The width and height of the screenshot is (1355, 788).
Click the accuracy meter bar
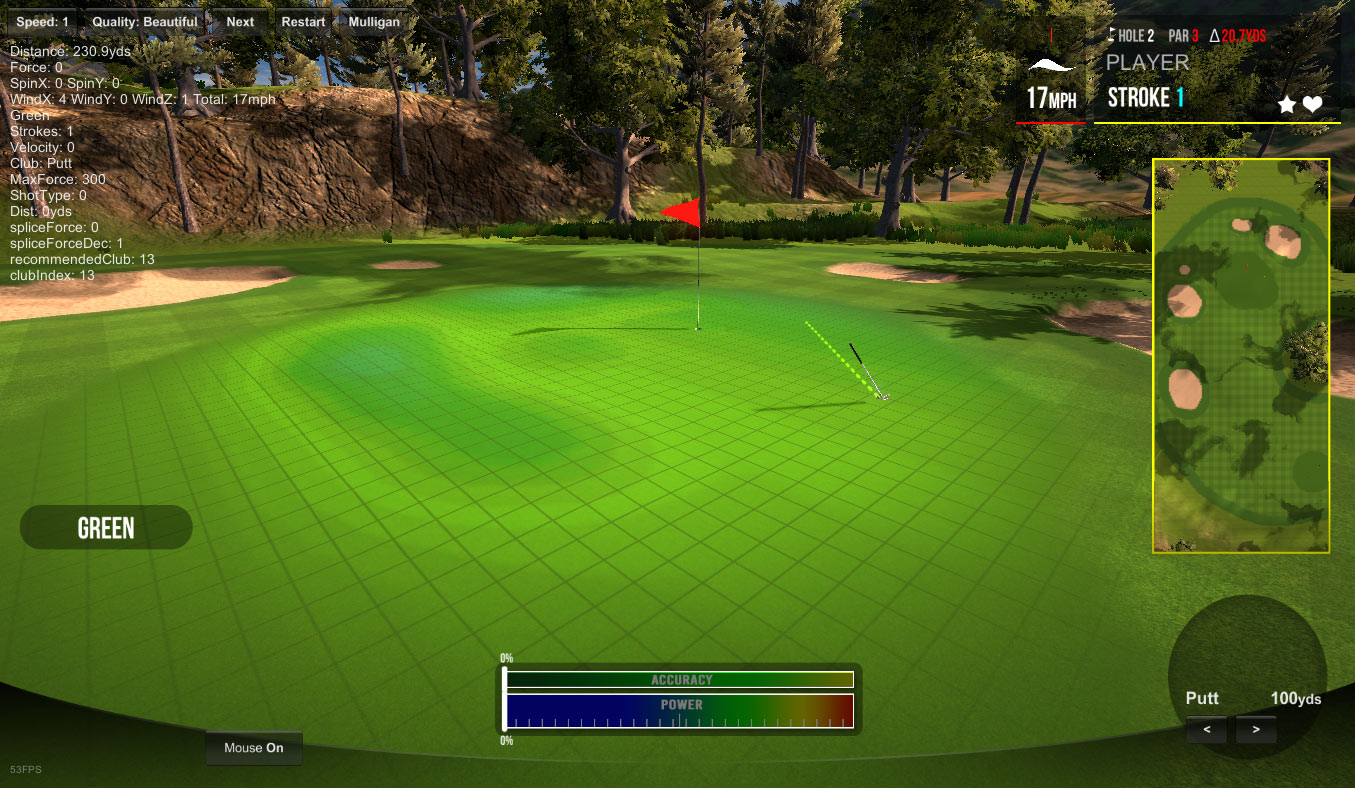[x=680, y=680]
